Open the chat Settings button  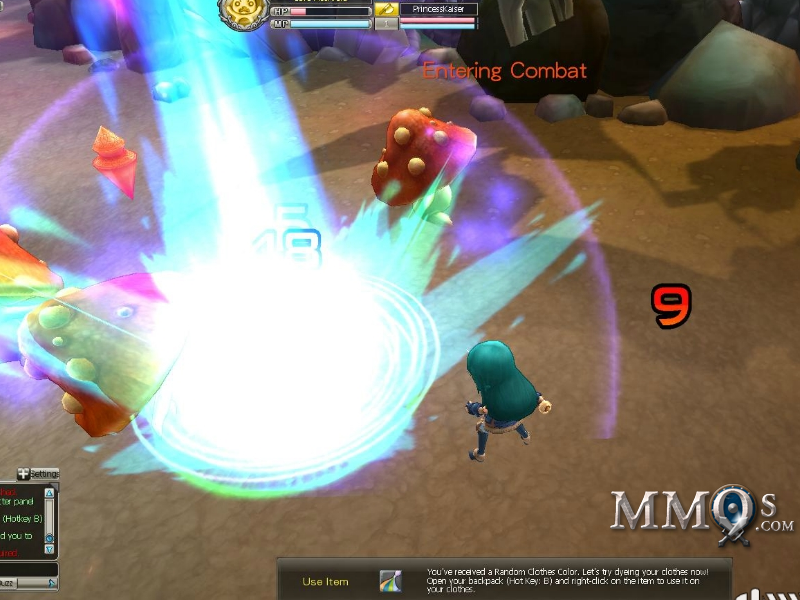pyautogui.click(x=44, y=474)
